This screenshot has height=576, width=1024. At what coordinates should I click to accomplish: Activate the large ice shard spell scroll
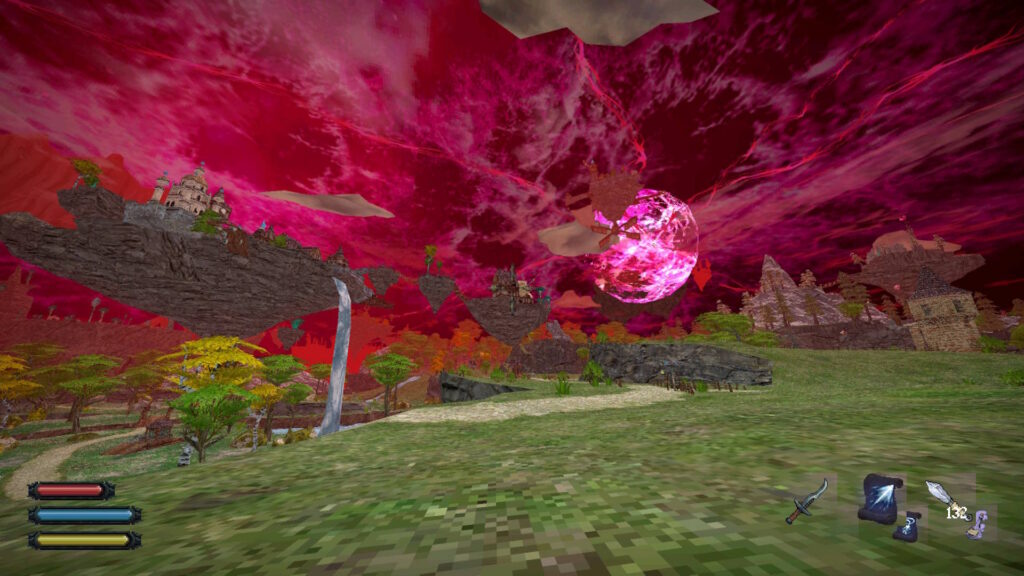click(x=879, y=496)
